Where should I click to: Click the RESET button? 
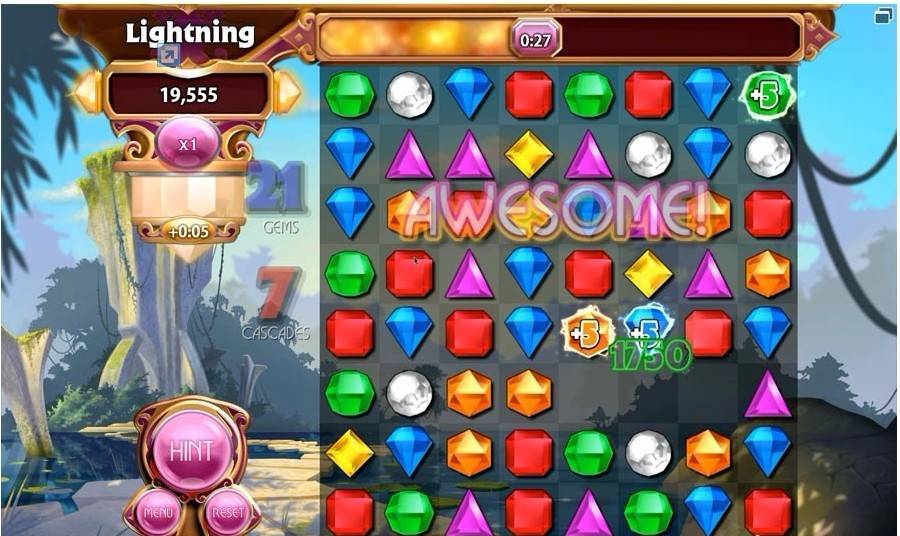pyautogui.click(x=226, y=513)
